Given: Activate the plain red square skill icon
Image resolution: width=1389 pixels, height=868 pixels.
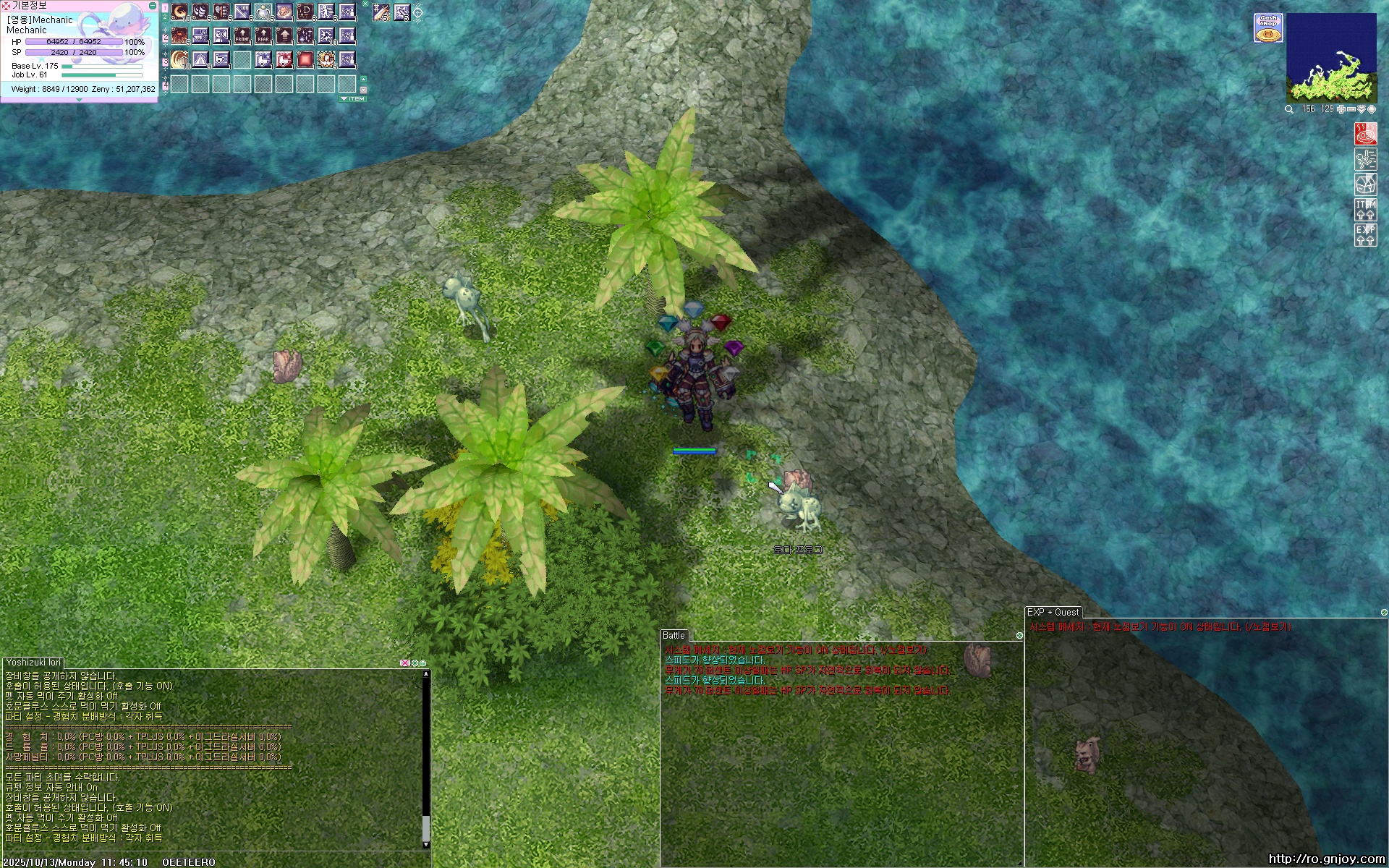Looking at the screenshot, I should click(305, 59).
